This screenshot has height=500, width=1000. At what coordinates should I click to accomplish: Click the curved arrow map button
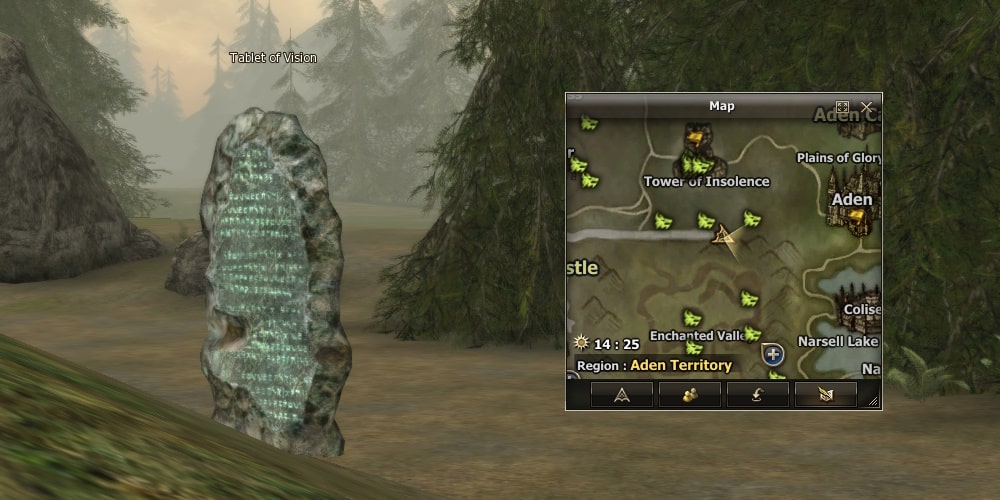tap(757, 395)
